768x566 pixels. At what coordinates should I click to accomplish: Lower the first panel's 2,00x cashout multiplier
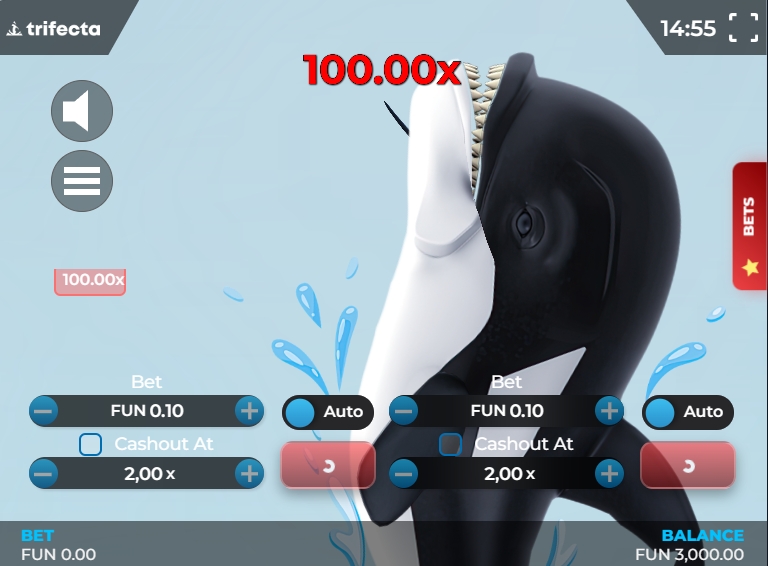(44, 473)
